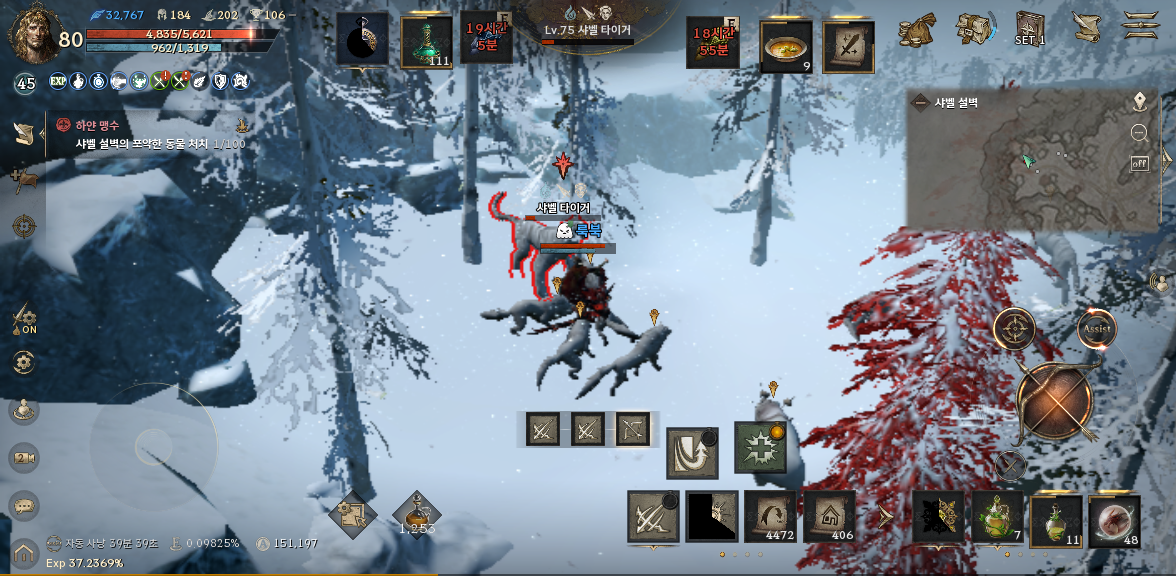Open the chat bubble icon

(x=24, y=505)
